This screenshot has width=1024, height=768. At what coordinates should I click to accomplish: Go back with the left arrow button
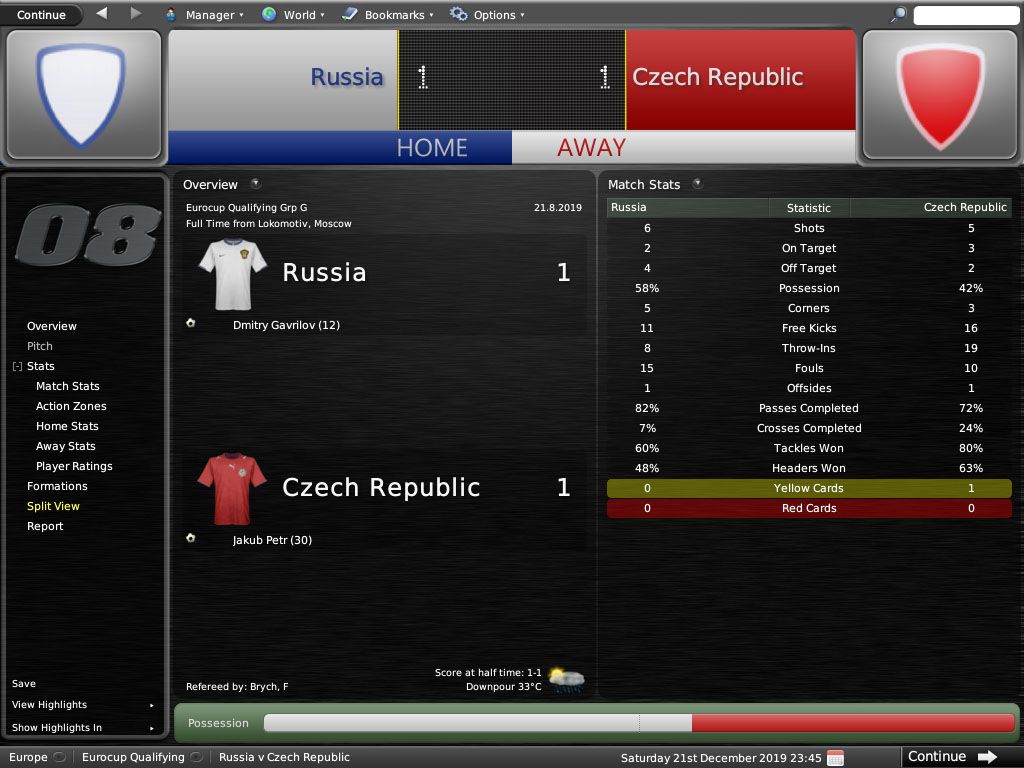pyautogui.click(x=102, y=14)
